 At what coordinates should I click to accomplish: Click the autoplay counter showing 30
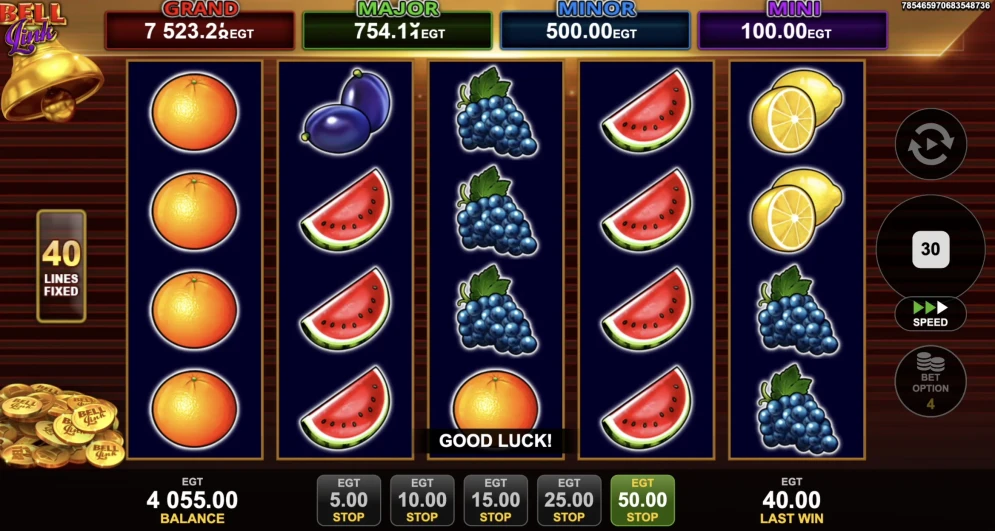pos(930,249)
